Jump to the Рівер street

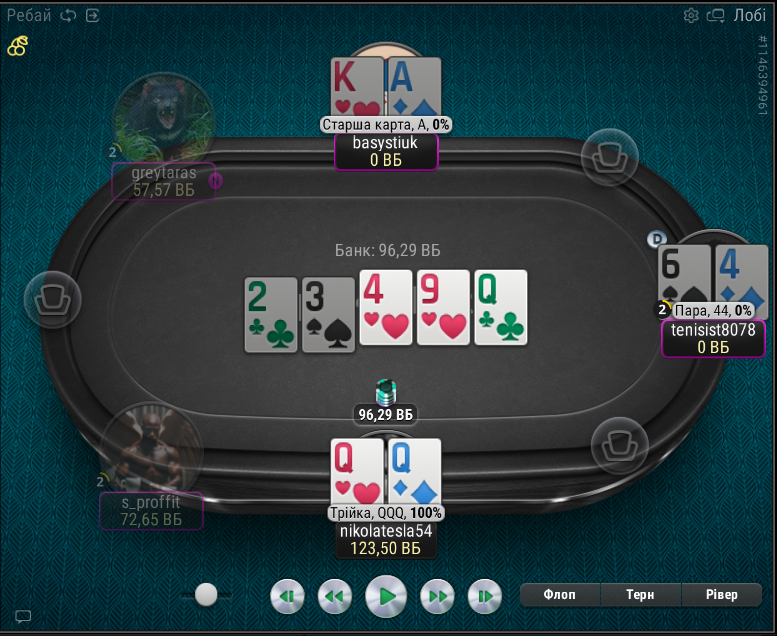720,595
